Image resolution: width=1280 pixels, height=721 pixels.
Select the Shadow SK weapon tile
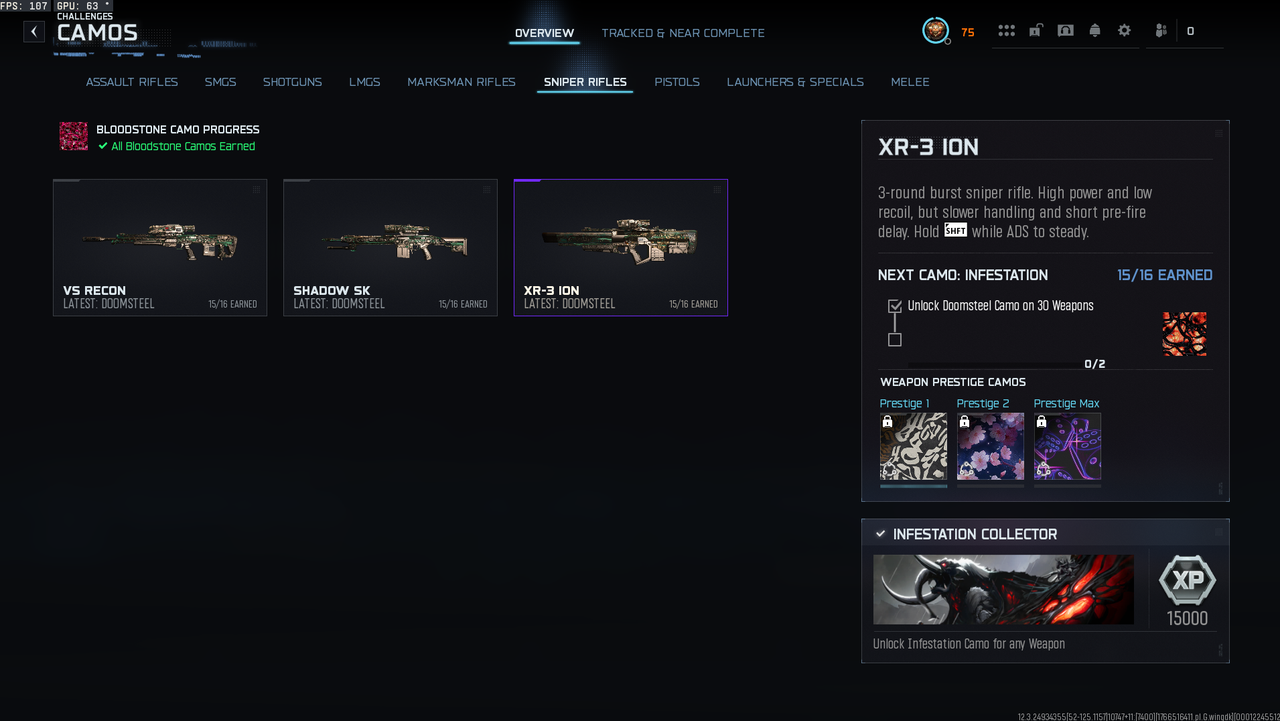point(390,247)
